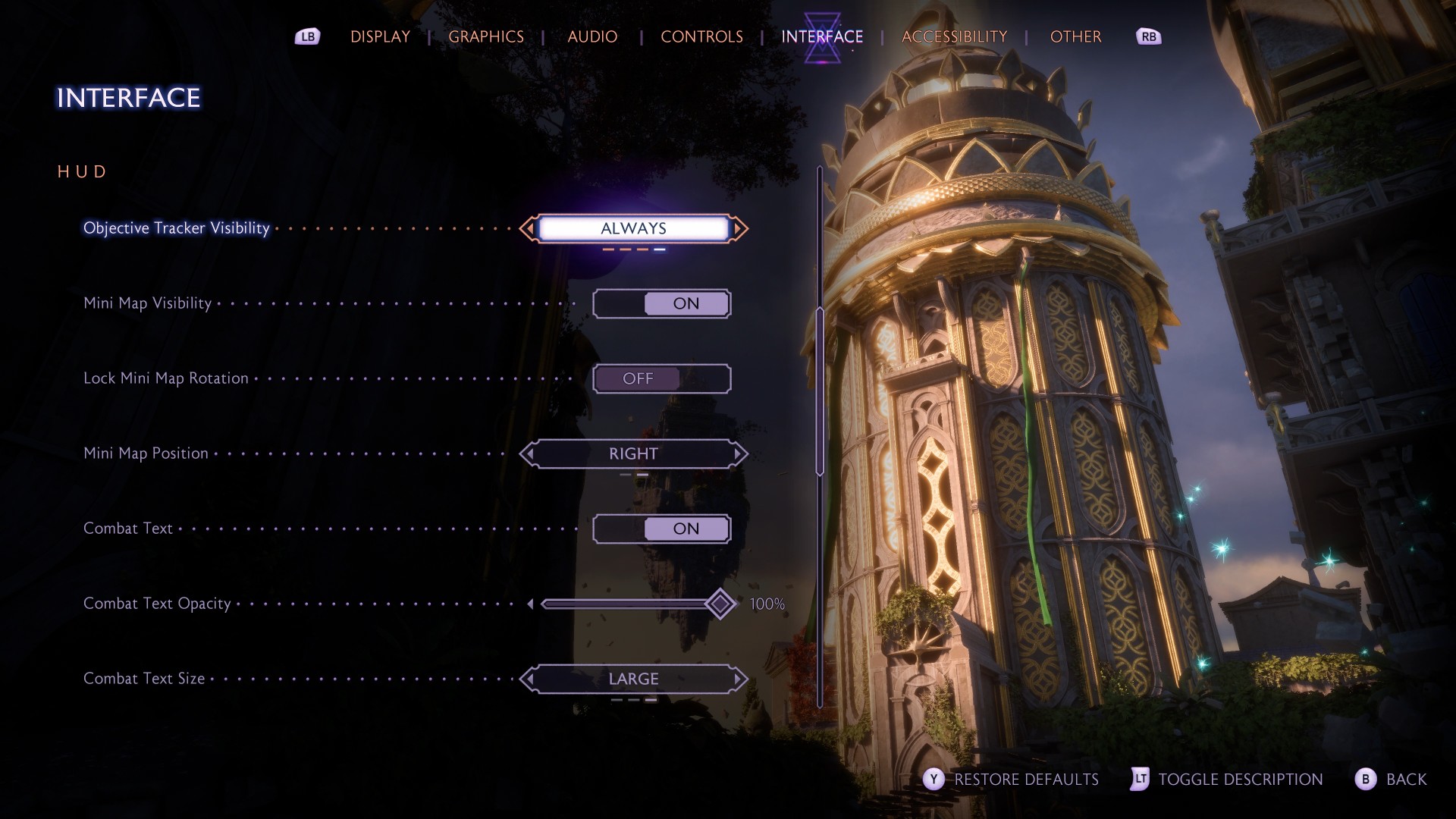Viewport: 1456px width, 819px height.
Task: Open the Graphics settings tab
Action: click(486, 36)
